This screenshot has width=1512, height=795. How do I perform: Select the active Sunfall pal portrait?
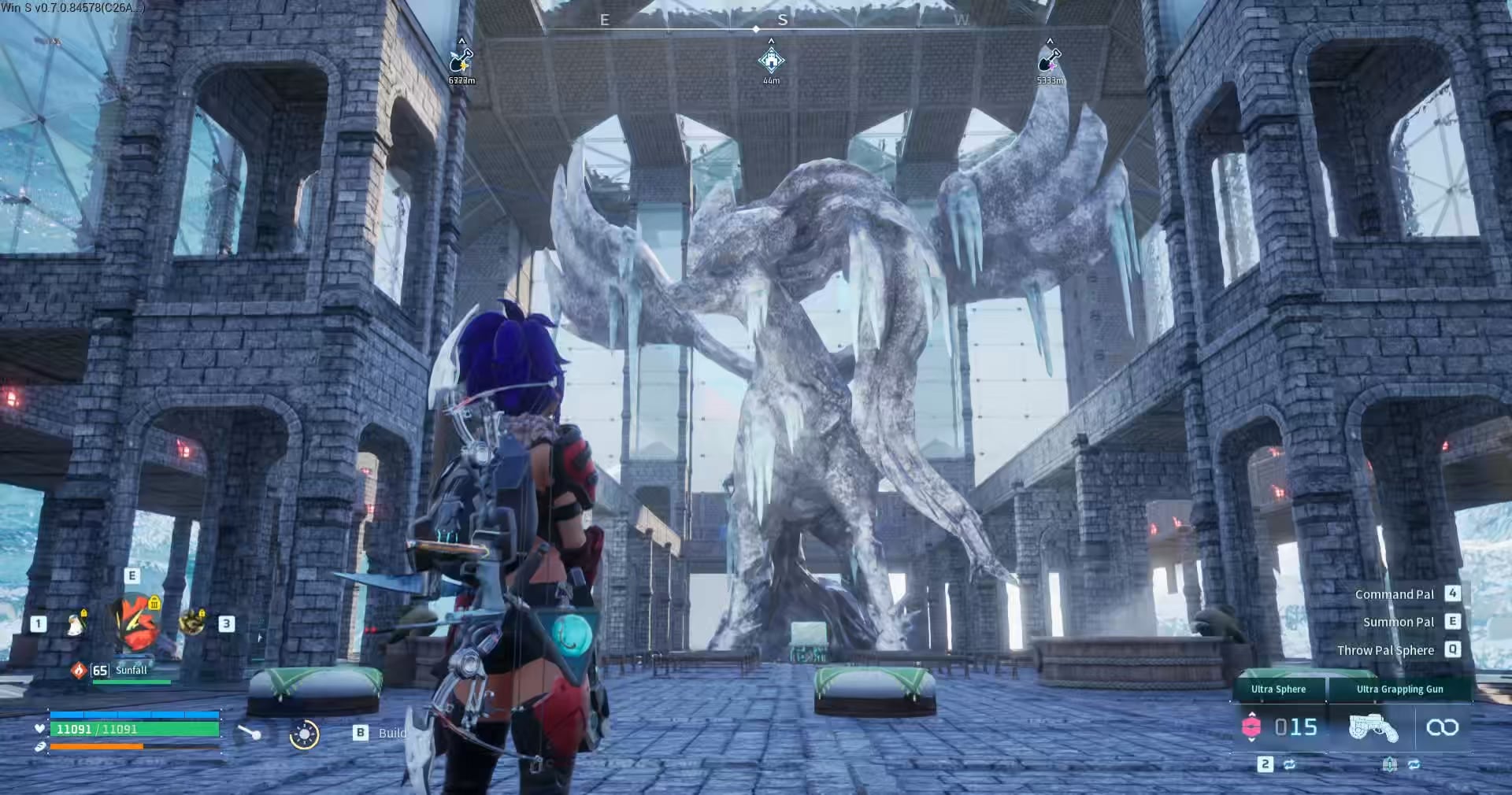click(x=135, y=622)
